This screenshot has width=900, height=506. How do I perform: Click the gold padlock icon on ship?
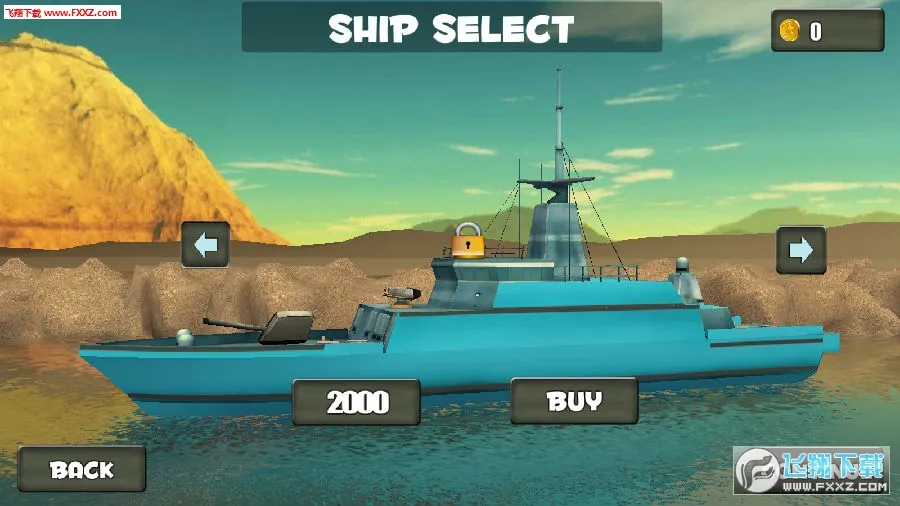pyautogui.click(x=467, y=241)
